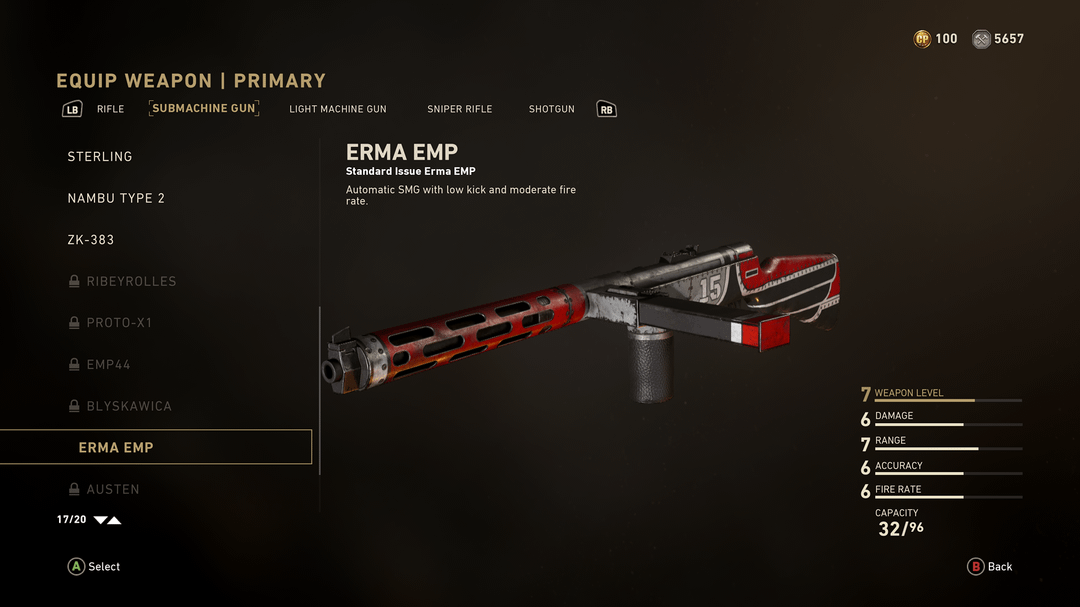The image size is (1080, 607).
Task: Select Nambu Type 2 from the list
Action: pos(116,198)
